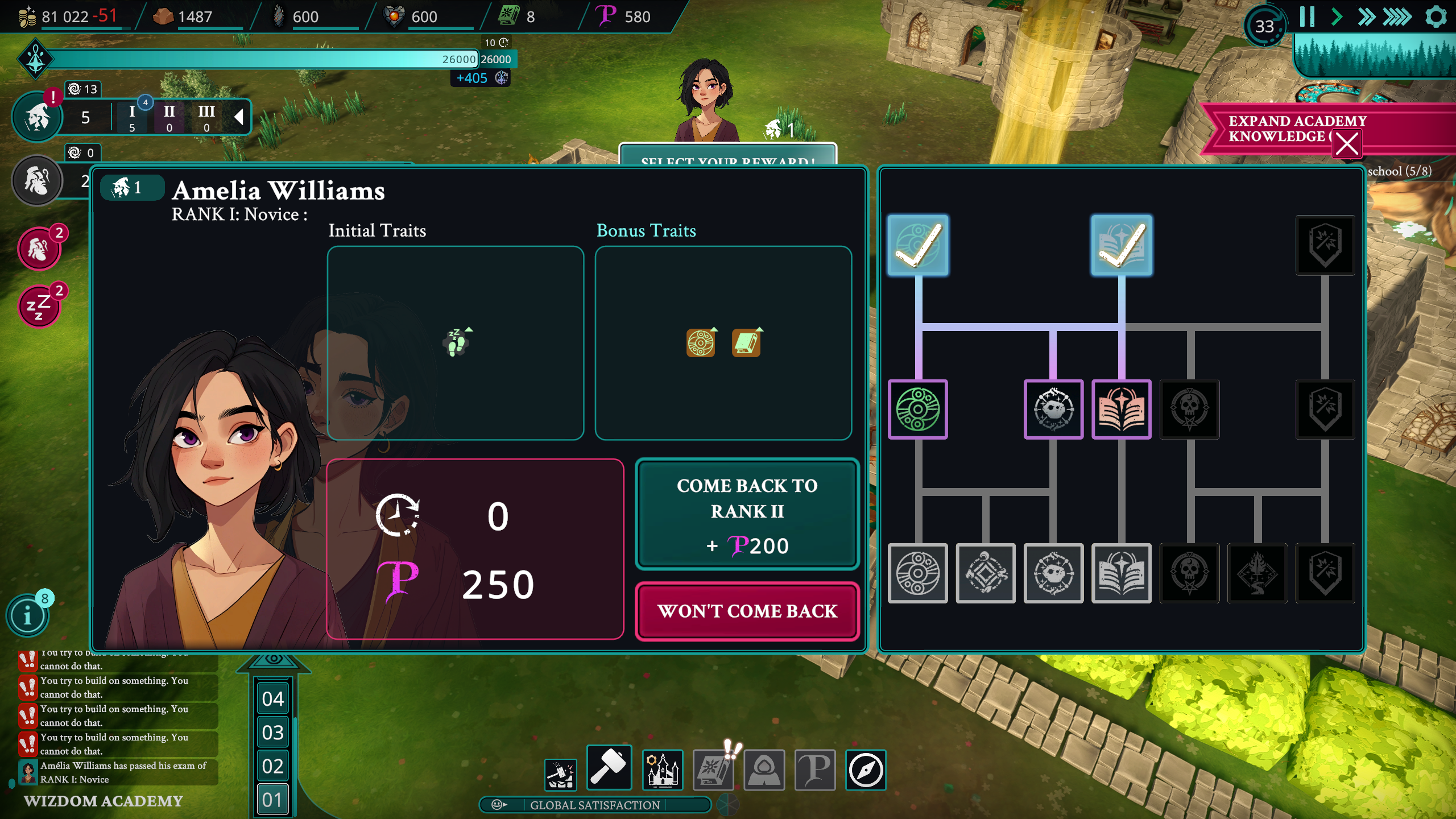
Task: Click the sleepy footsteps initial trait
Action: coord(456,343)
